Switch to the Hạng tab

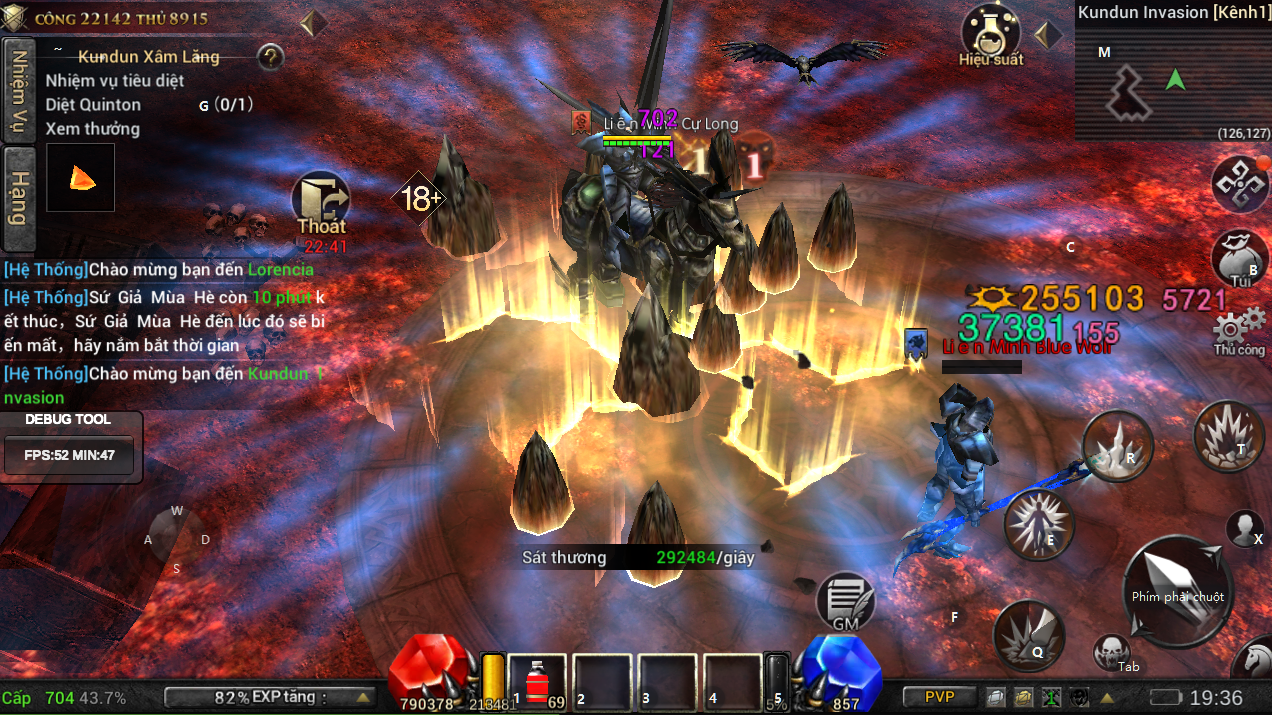click(x=18, y=198)
